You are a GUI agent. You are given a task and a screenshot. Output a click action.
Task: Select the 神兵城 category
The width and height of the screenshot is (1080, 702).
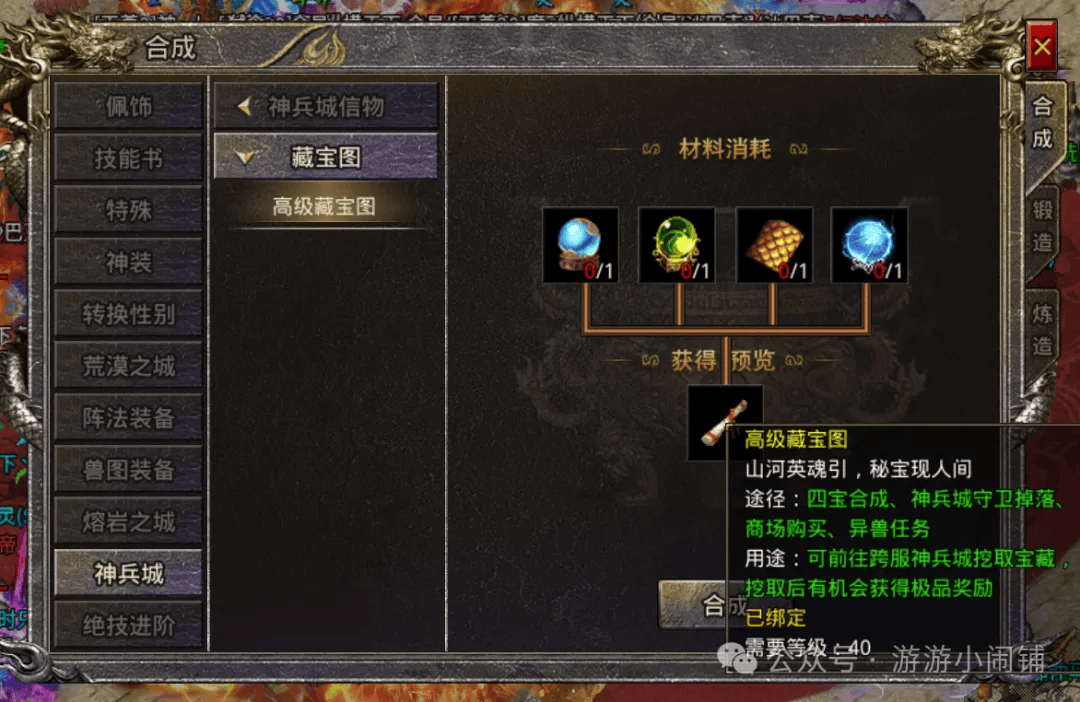[x=128, y=574]
